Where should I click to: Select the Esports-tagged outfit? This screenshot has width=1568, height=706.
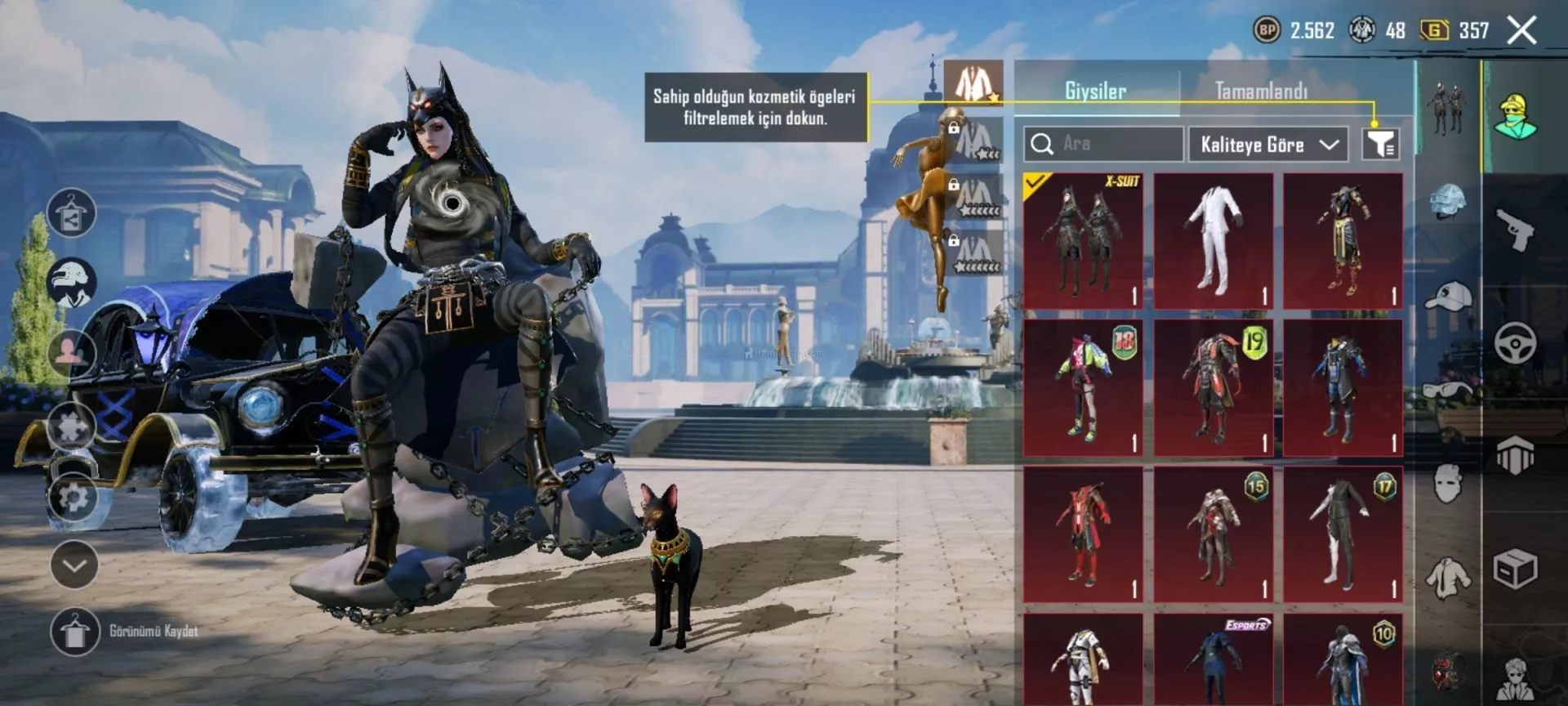pyautogui.click(x=1214, y=662)
